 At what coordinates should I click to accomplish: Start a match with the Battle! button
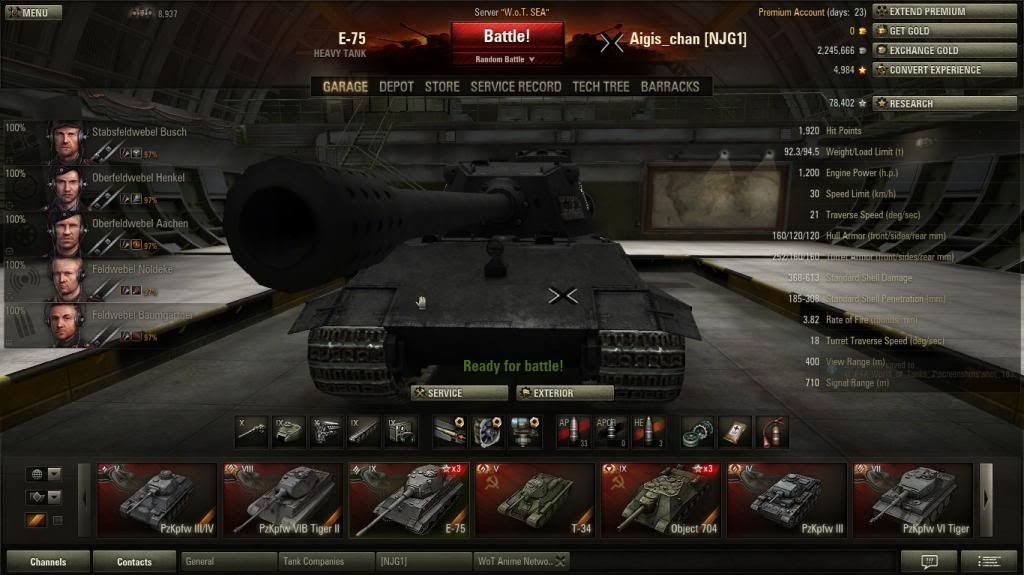[507, 37]
